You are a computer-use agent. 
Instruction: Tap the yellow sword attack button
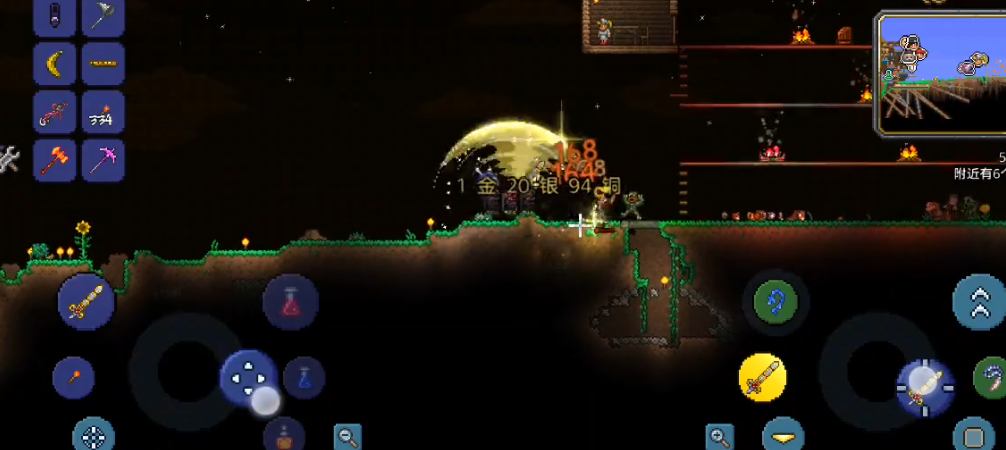[762, 379]
